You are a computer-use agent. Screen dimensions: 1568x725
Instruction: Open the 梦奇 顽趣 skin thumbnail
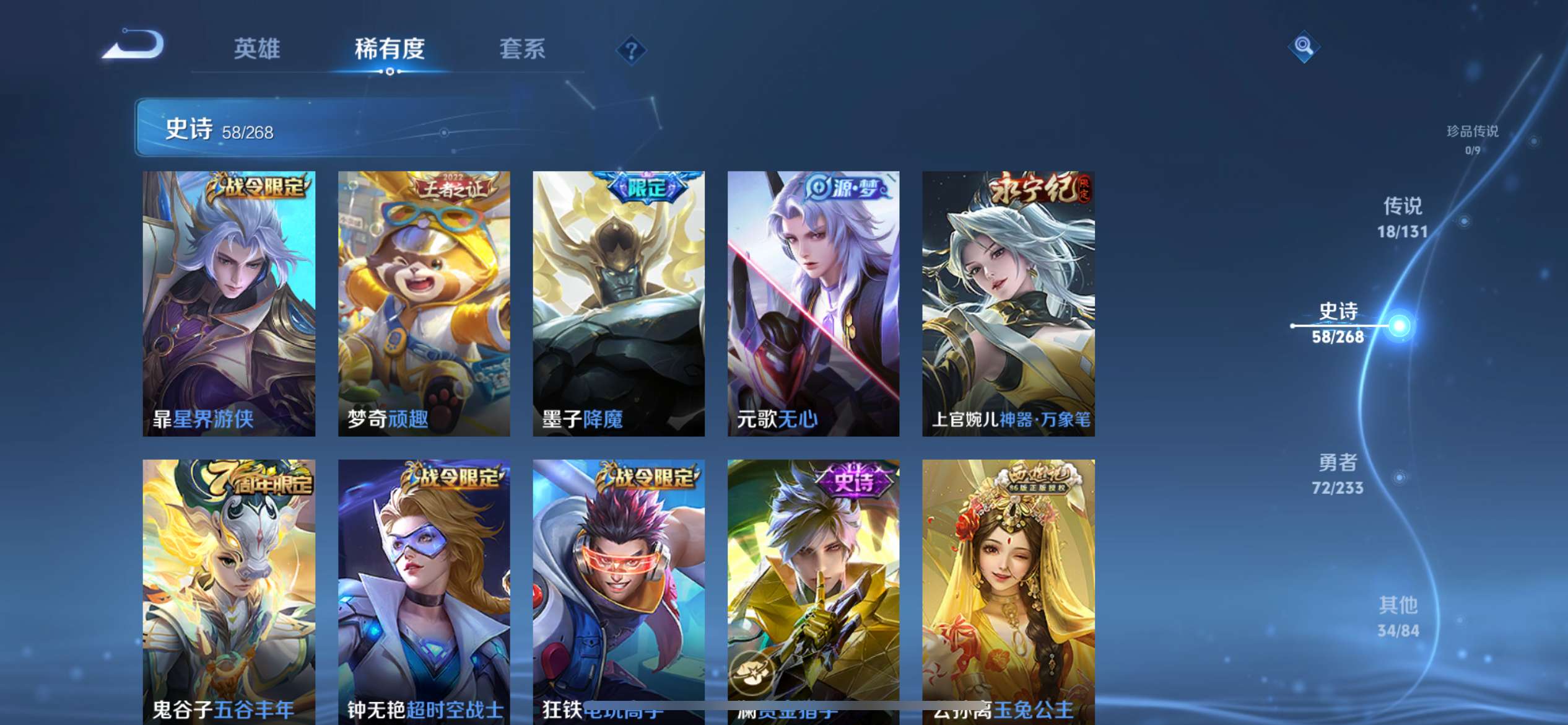click(424, 304)
